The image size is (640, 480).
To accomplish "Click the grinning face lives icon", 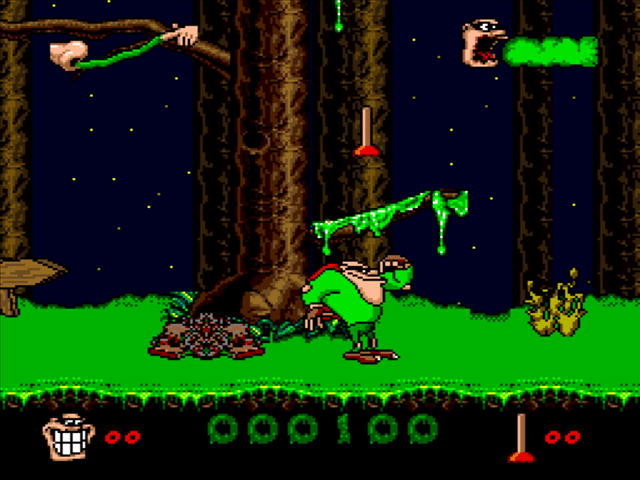I will tap(70, 437).
